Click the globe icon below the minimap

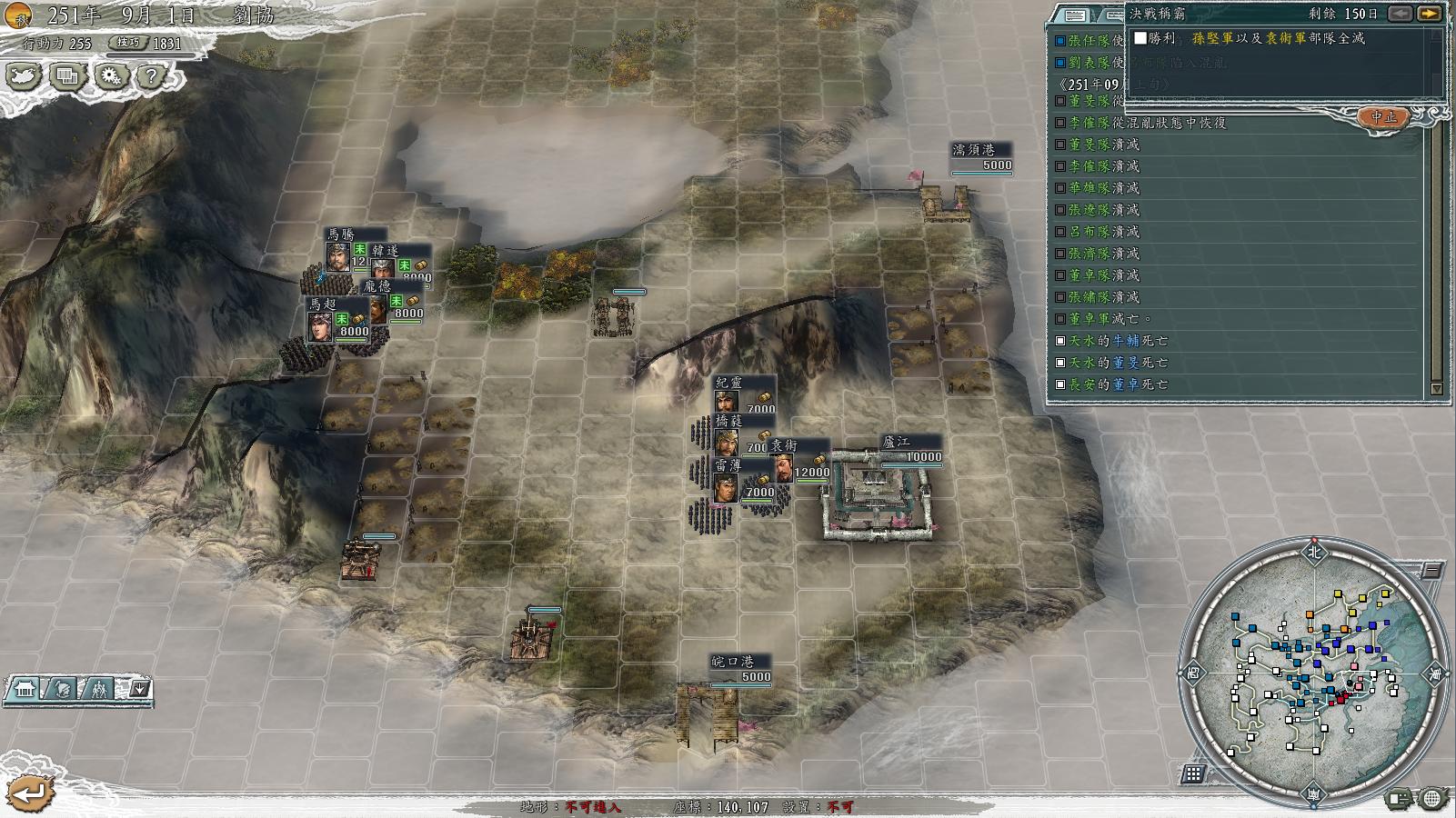[x=1431, y=799]
